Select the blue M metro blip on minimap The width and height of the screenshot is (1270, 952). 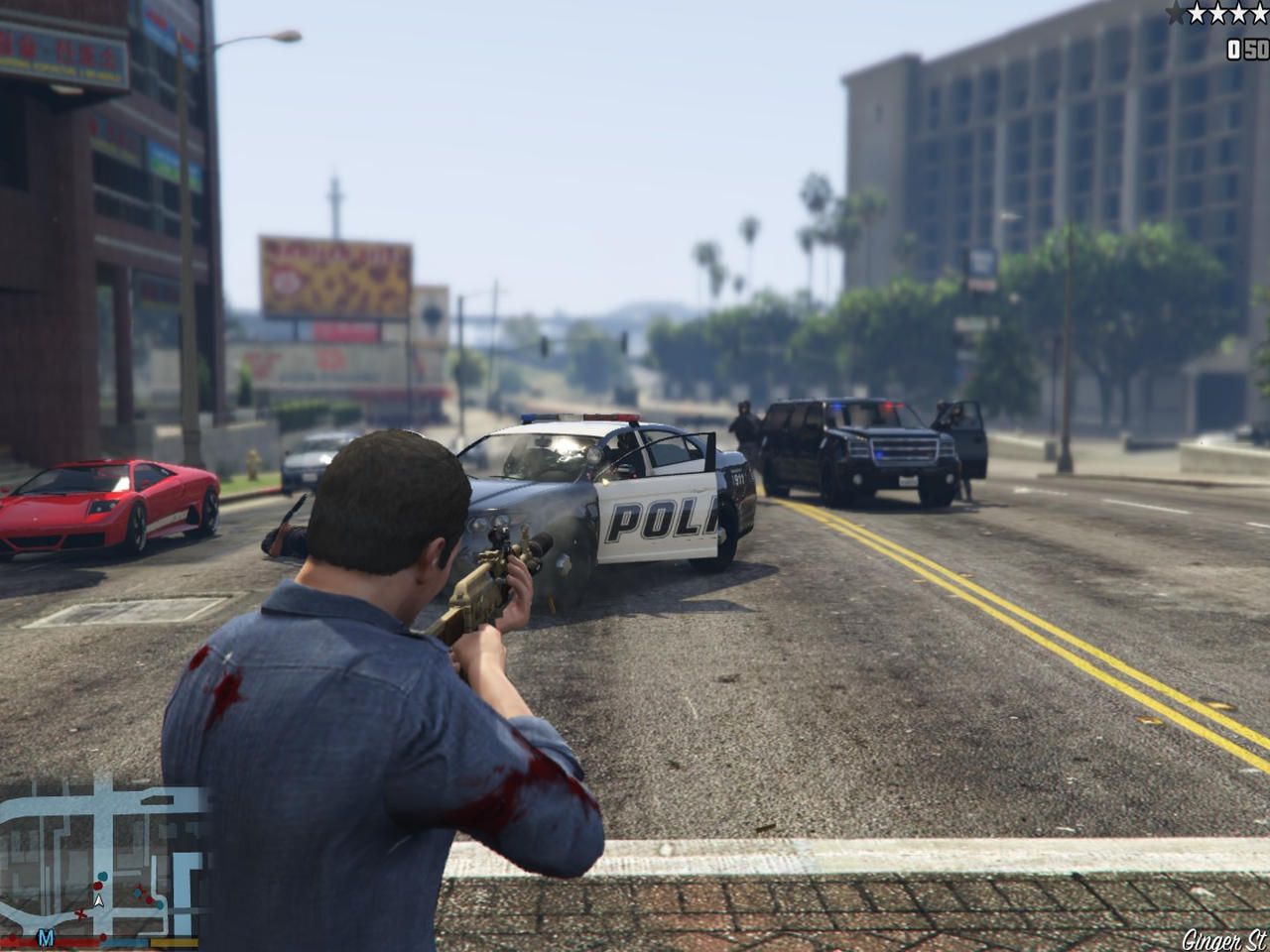[x=46, y=938]
